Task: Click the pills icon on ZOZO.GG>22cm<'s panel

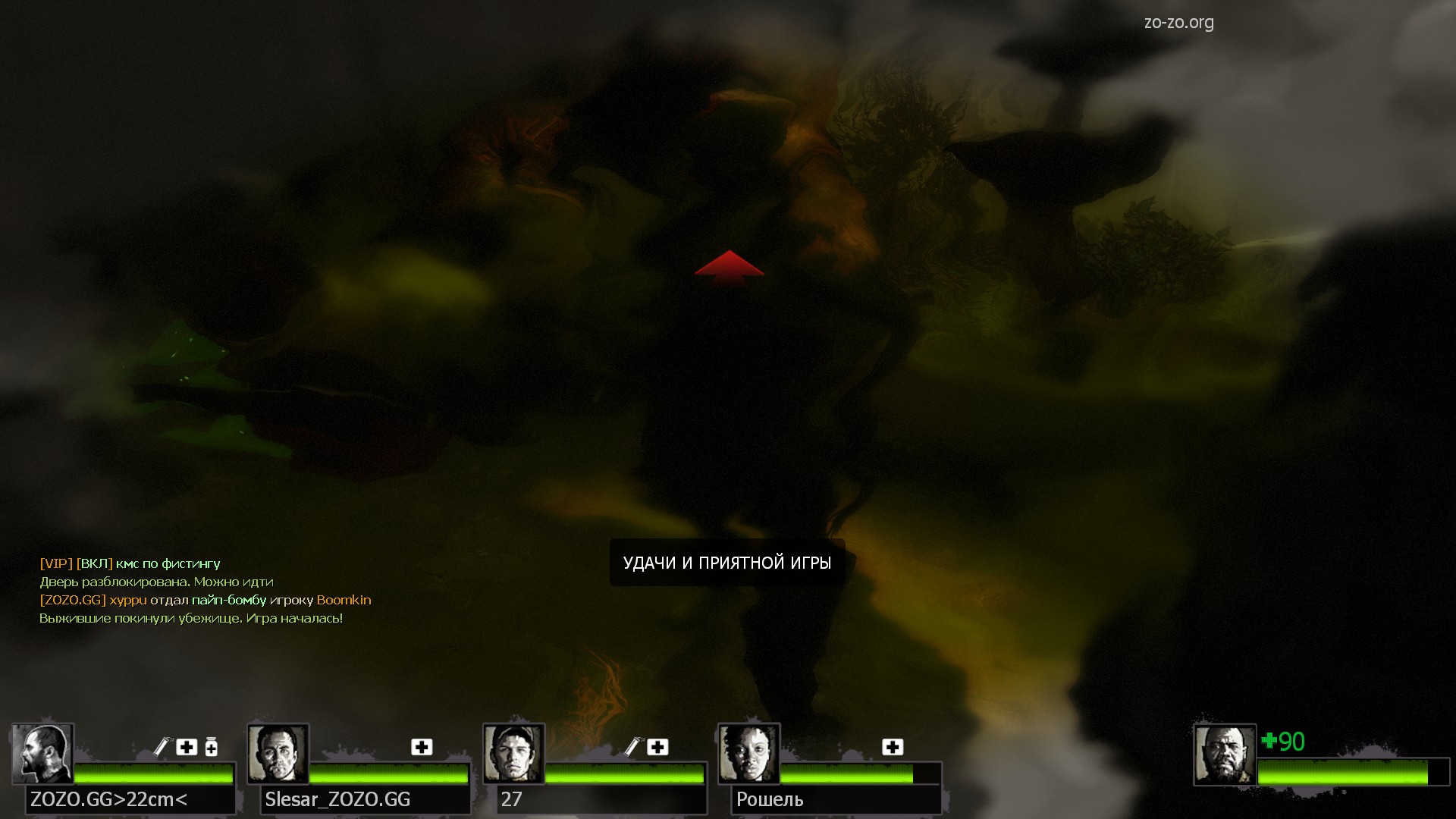Action: 212,748
